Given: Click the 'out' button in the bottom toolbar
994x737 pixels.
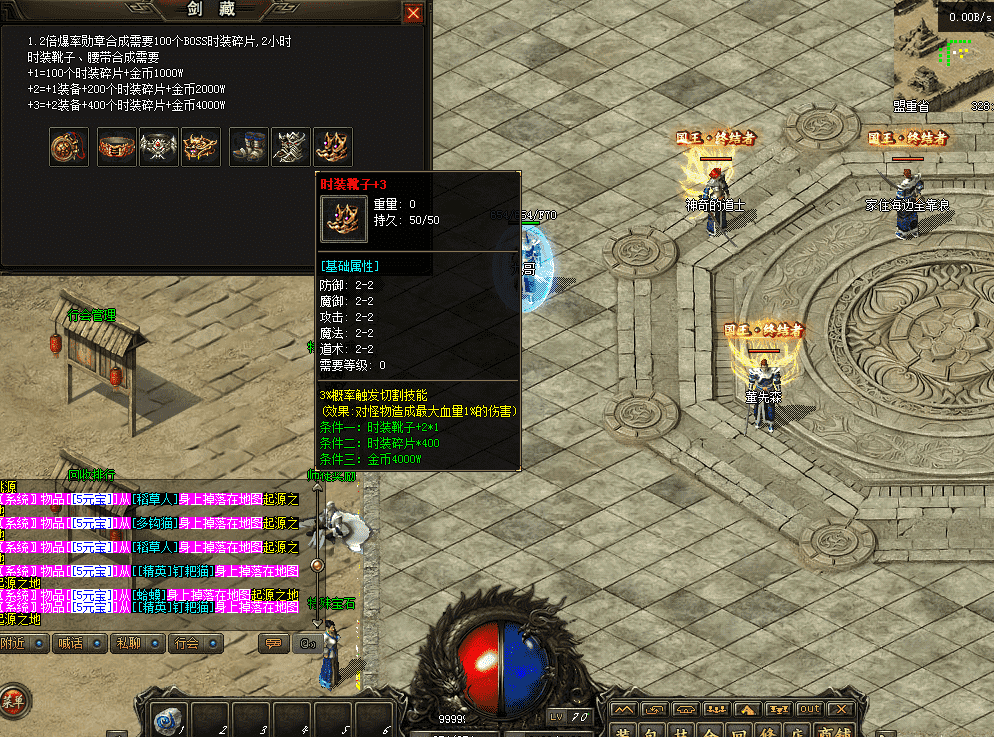Looking at the screenshot, I should pos(809,709).
